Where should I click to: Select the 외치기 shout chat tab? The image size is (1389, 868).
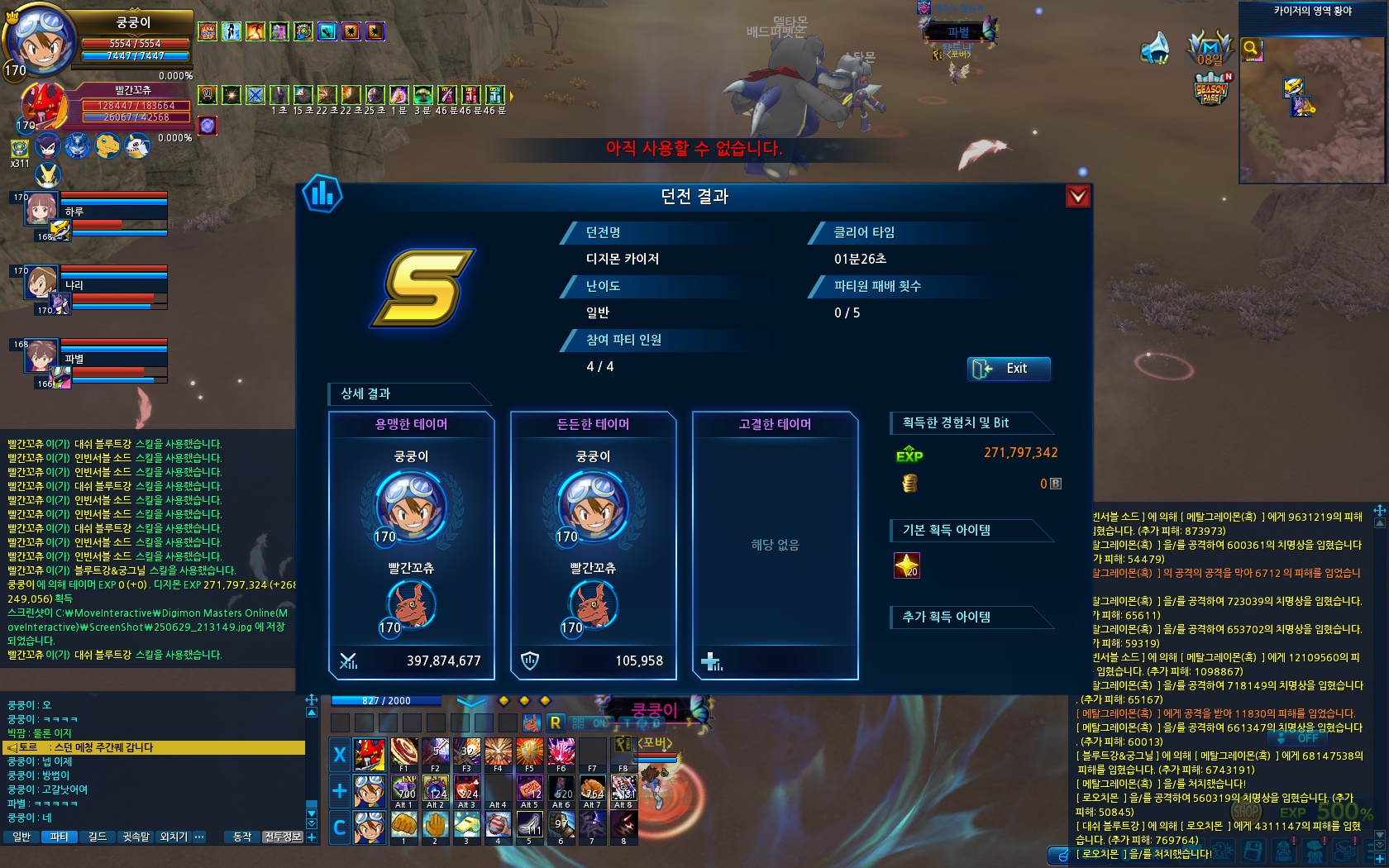pyautogui.click(x=174, y=837)
